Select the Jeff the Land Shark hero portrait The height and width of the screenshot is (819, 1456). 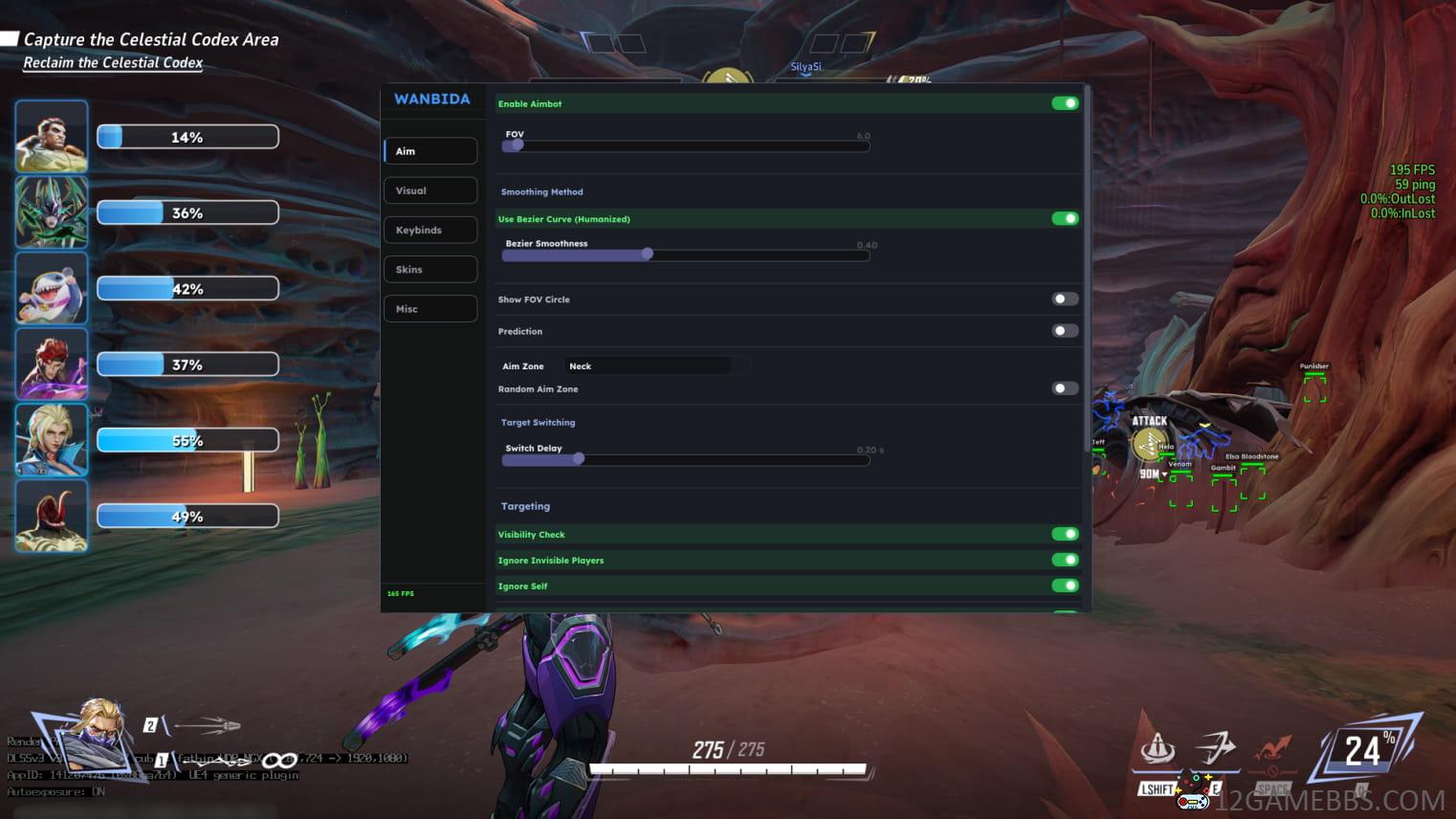pos(52,287)
